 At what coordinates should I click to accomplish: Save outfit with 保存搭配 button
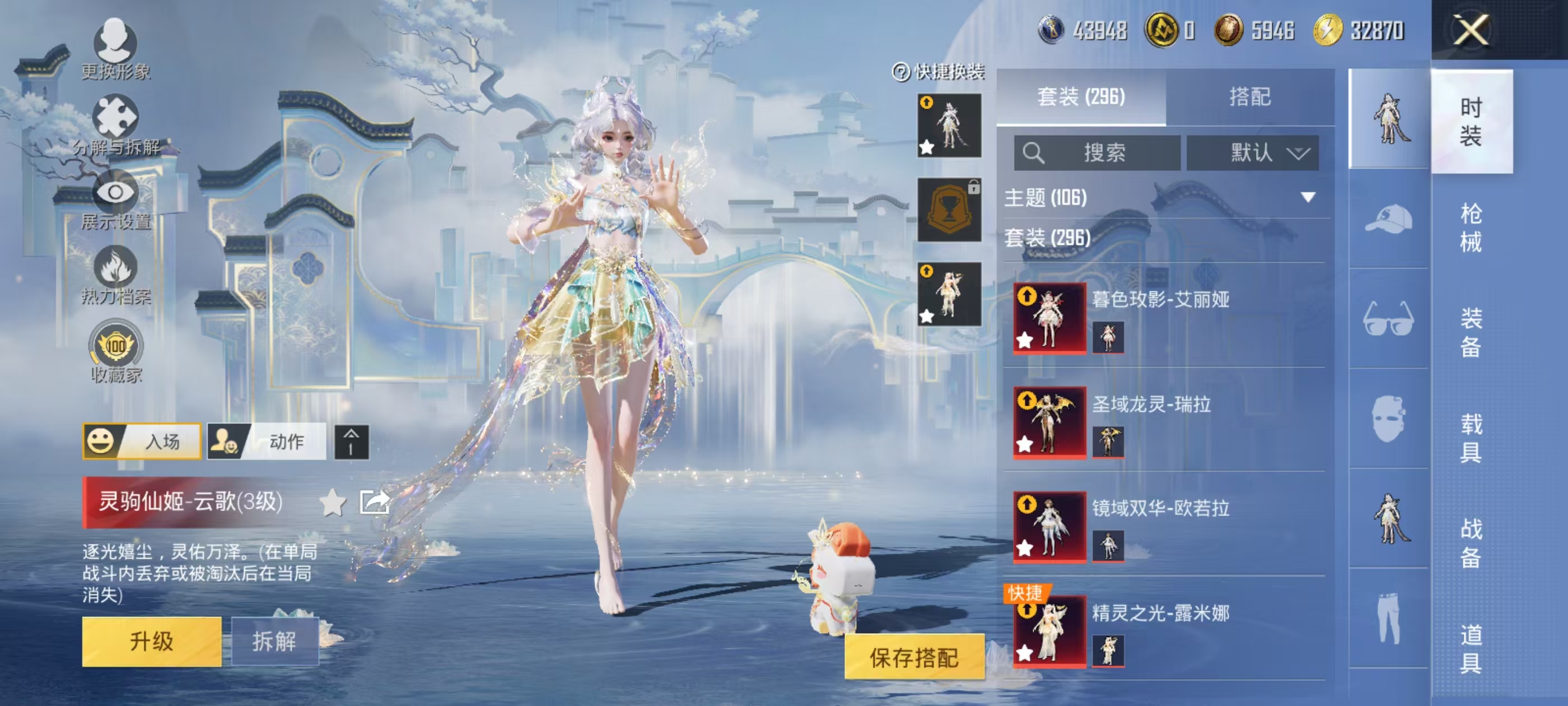pyautogui.click(x=914, y=657)
